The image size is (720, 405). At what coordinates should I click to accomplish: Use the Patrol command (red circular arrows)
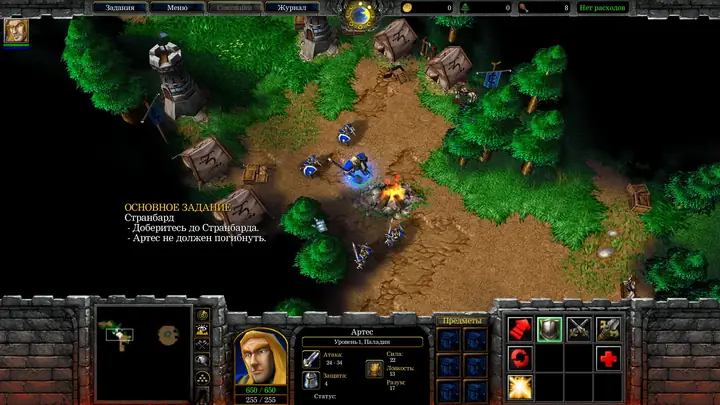pos(520,358)
